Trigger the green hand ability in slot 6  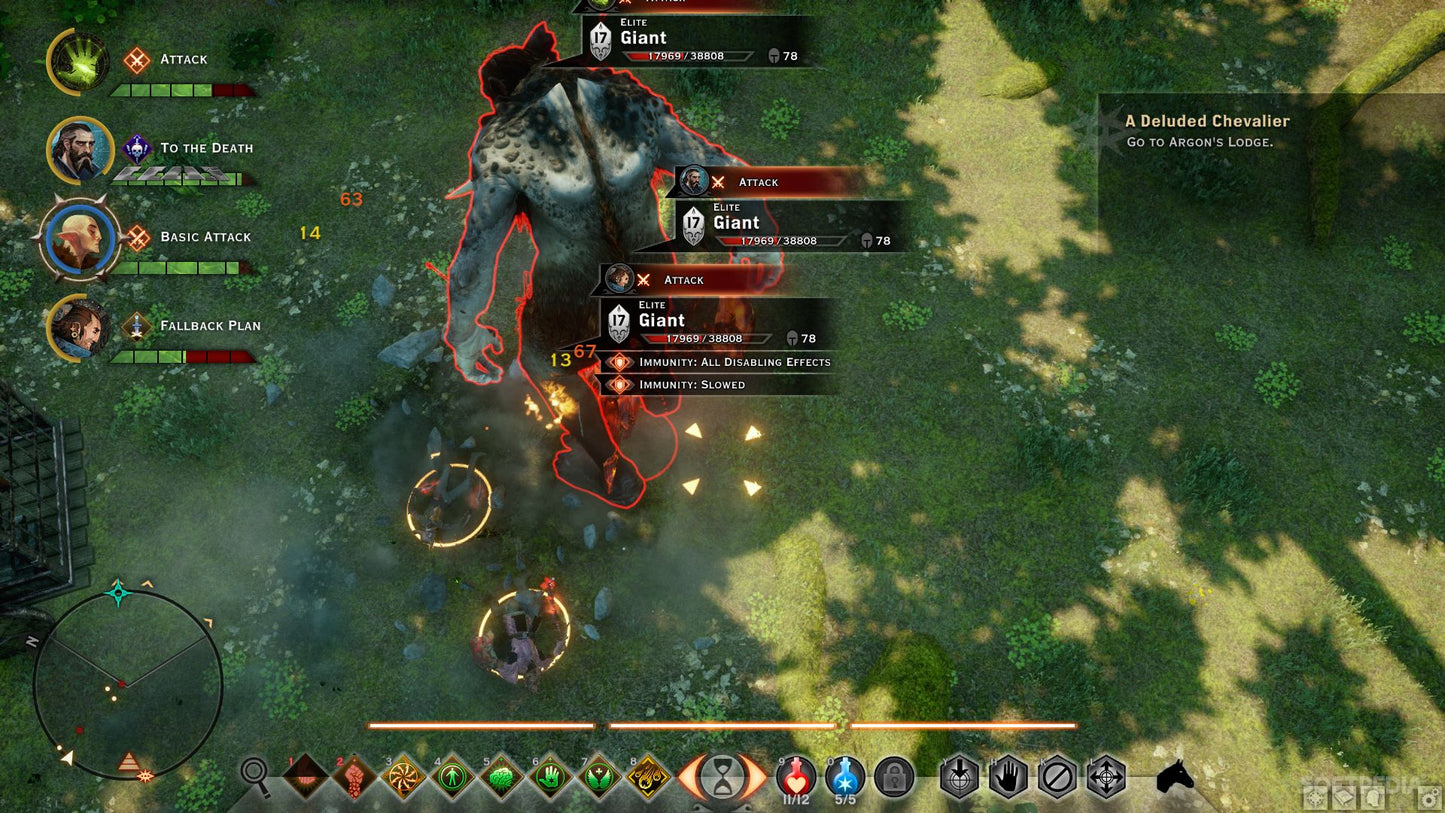[551, 777]
